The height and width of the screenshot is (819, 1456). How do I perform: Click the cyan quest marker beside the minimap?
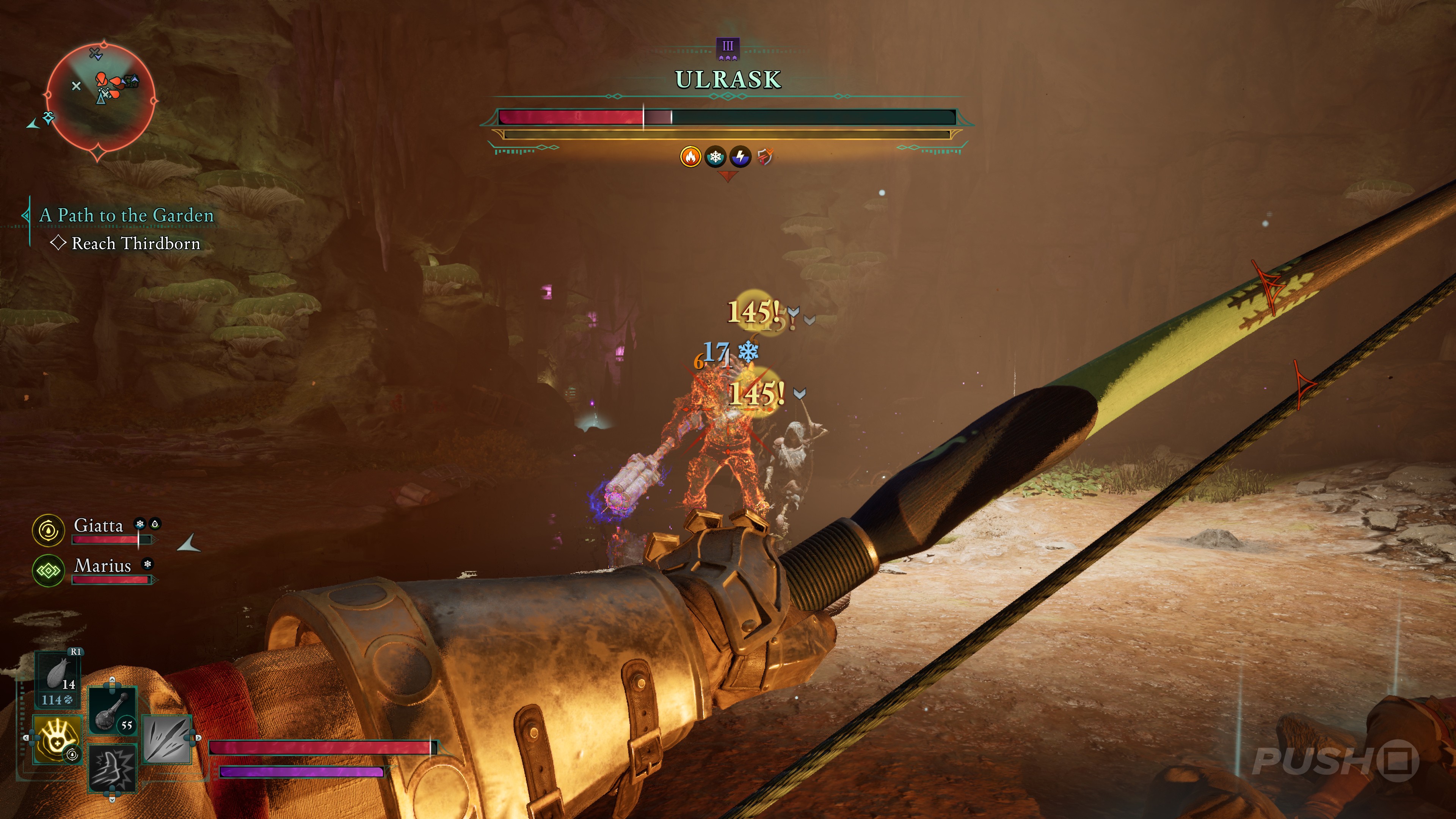[x=49, y=118]
